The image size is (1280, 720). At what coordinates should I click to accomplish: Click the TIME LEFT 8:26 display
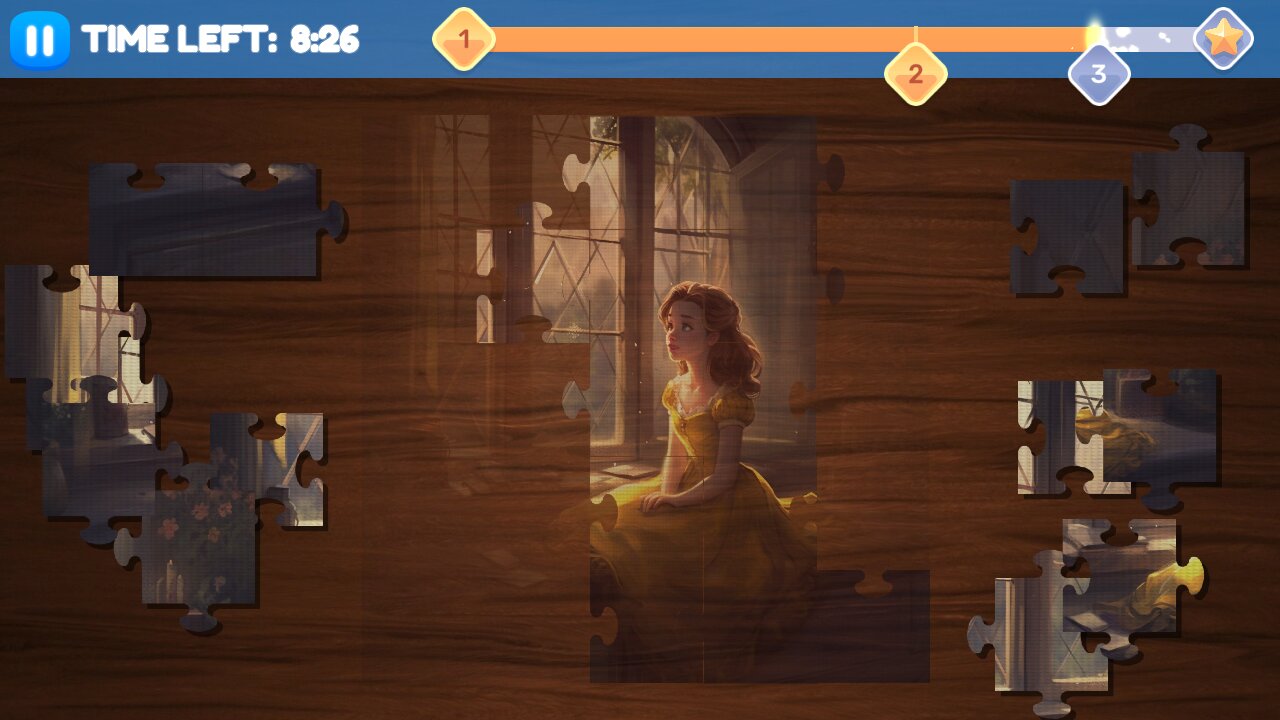coord(222,40)
